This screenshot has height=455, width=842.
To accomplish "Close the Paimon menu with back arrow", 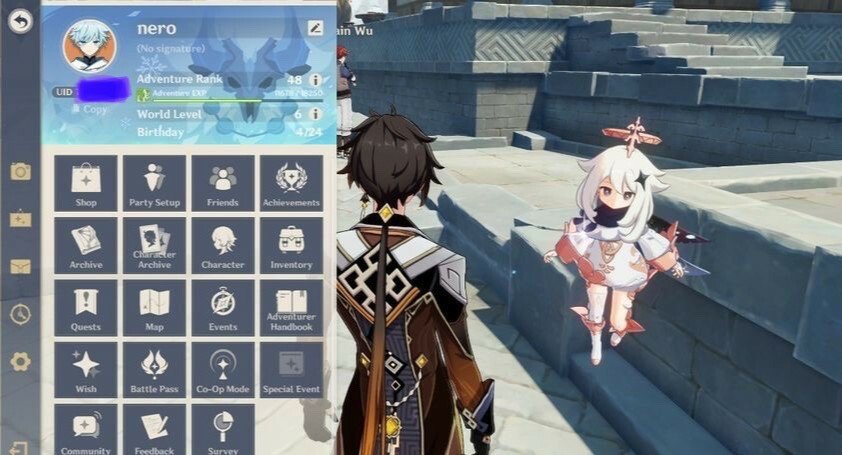I will pyautogui.click(x=20, y=20).
